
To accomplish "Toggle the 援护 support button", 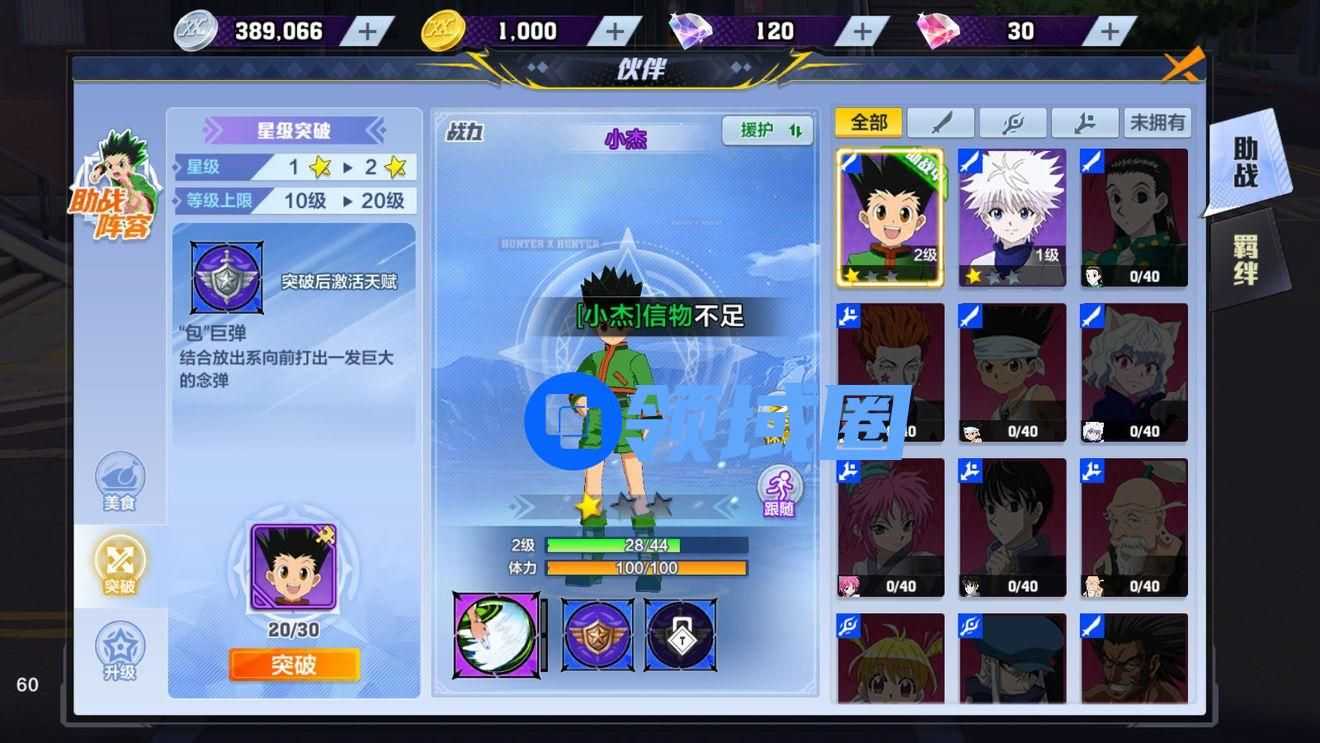I will pyautogui.click(x=768, y=130).
